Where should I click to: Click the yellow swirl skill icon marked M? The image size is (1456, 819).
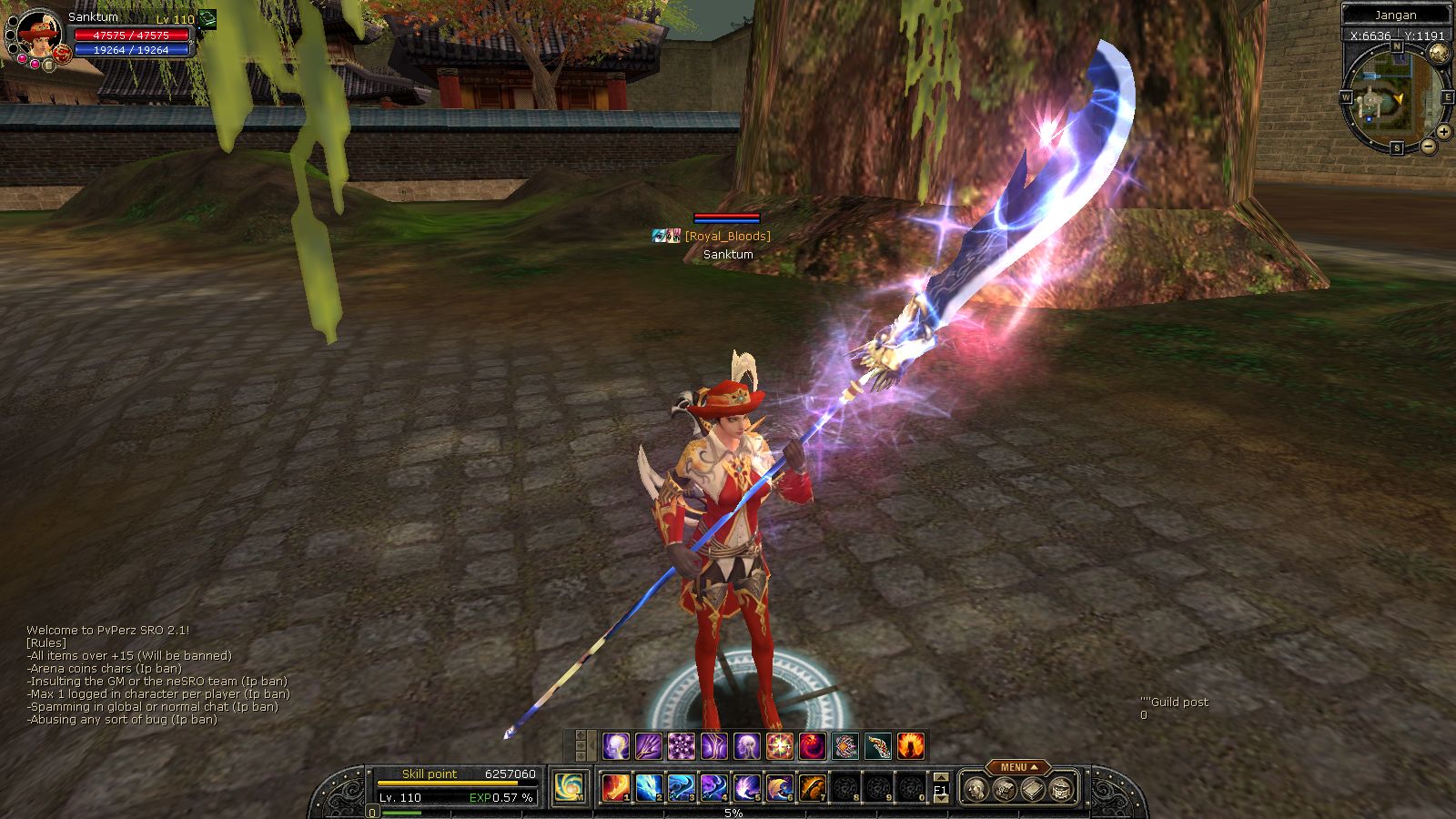(570, 788)
